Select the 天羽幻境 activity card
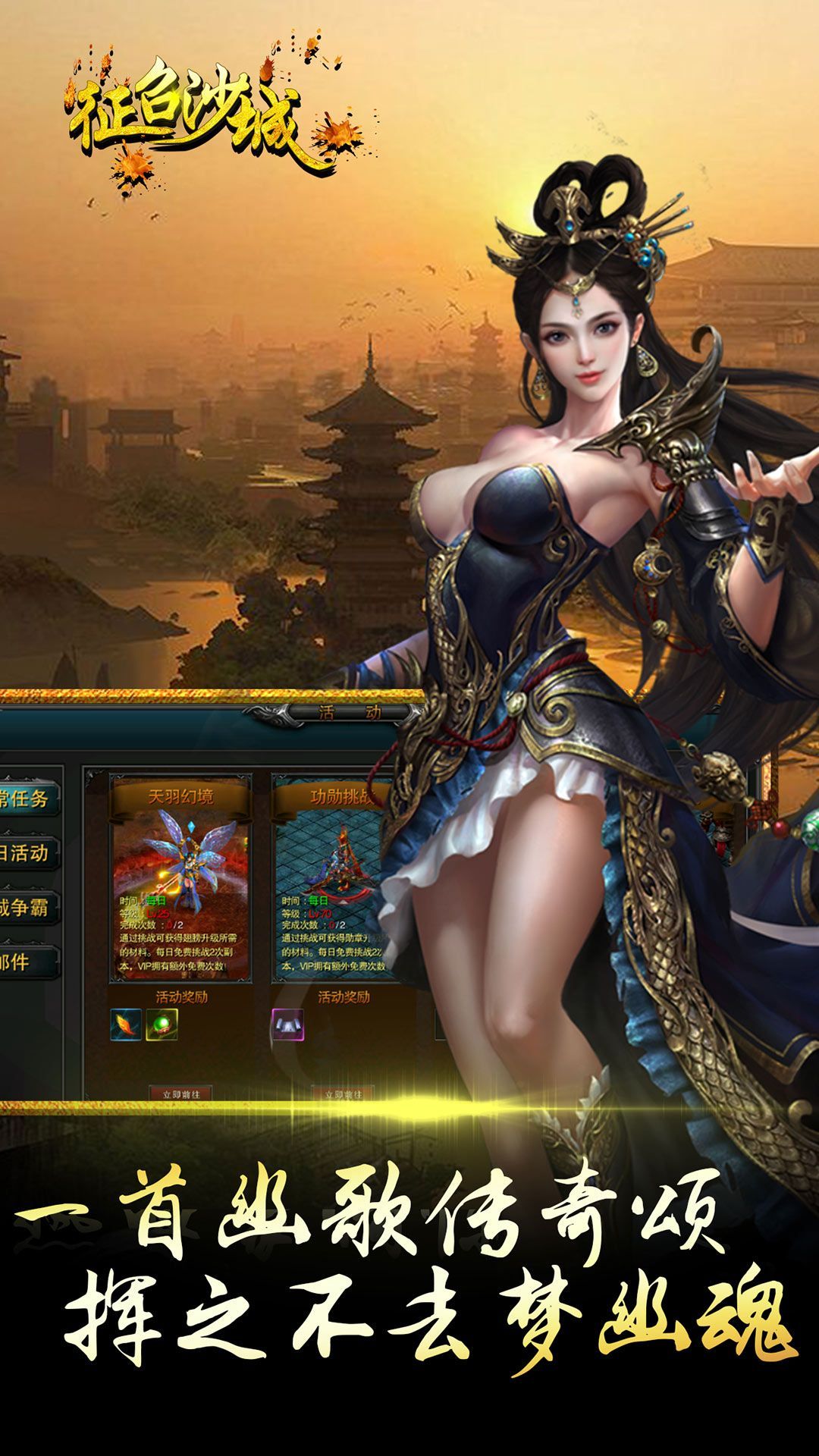 click(180, 880)
